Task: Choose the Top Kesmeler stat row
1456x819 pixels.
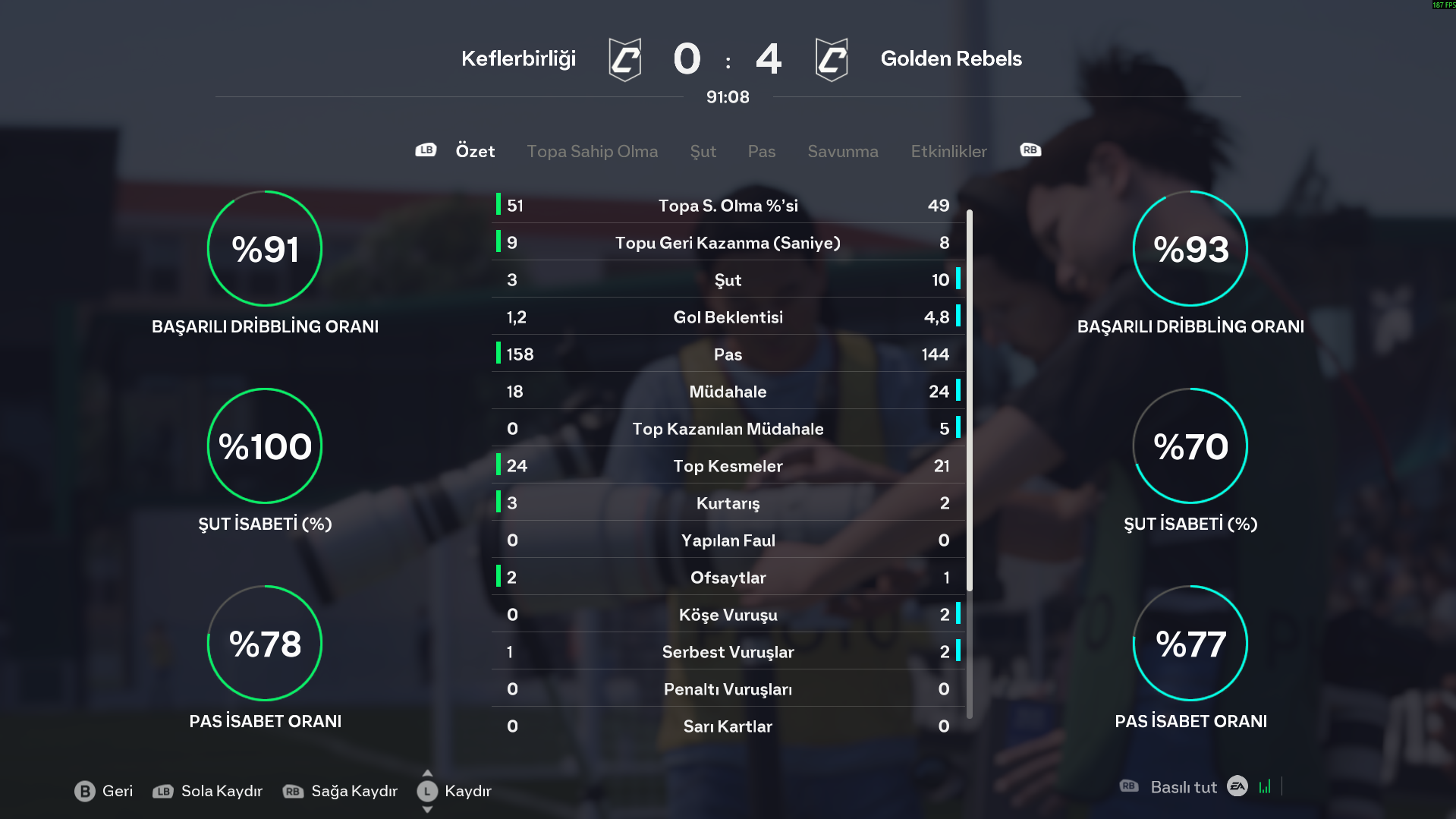Action: point(728,466)
